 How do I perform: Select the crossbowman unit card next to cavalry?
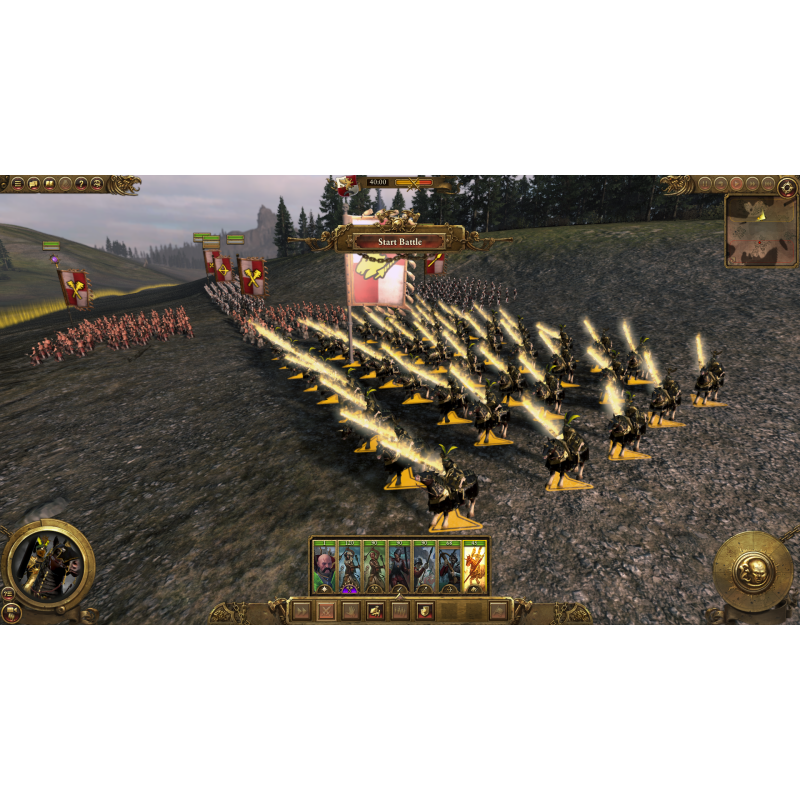(x=450, y=568)
